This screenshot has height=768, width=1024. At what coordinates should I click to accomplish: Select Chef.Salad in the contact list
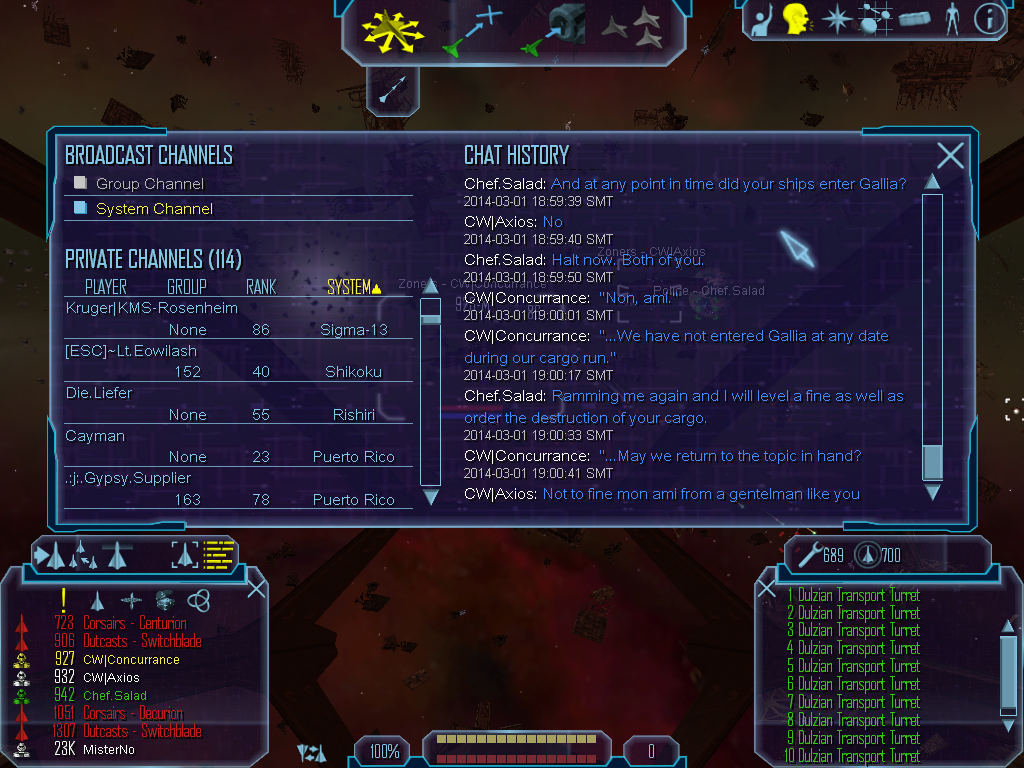(114, 695)
